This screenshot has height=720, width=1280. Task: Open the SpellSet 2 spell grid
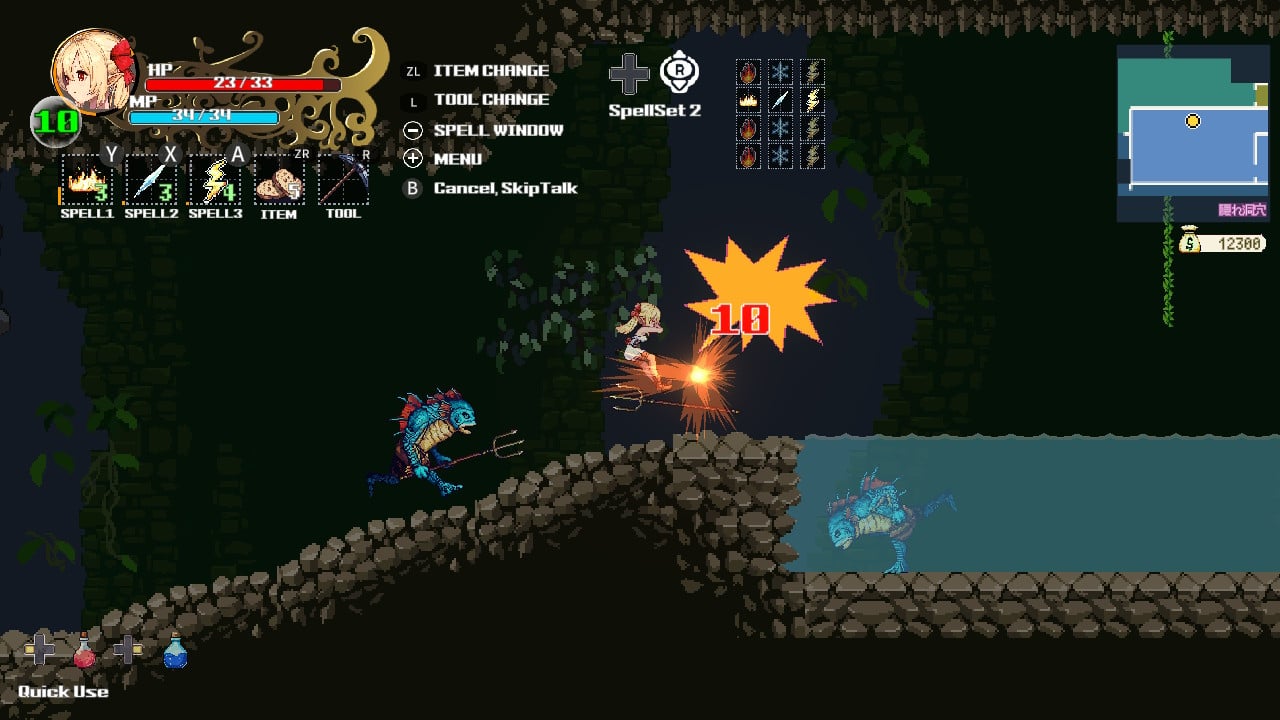tap(780, 113)
